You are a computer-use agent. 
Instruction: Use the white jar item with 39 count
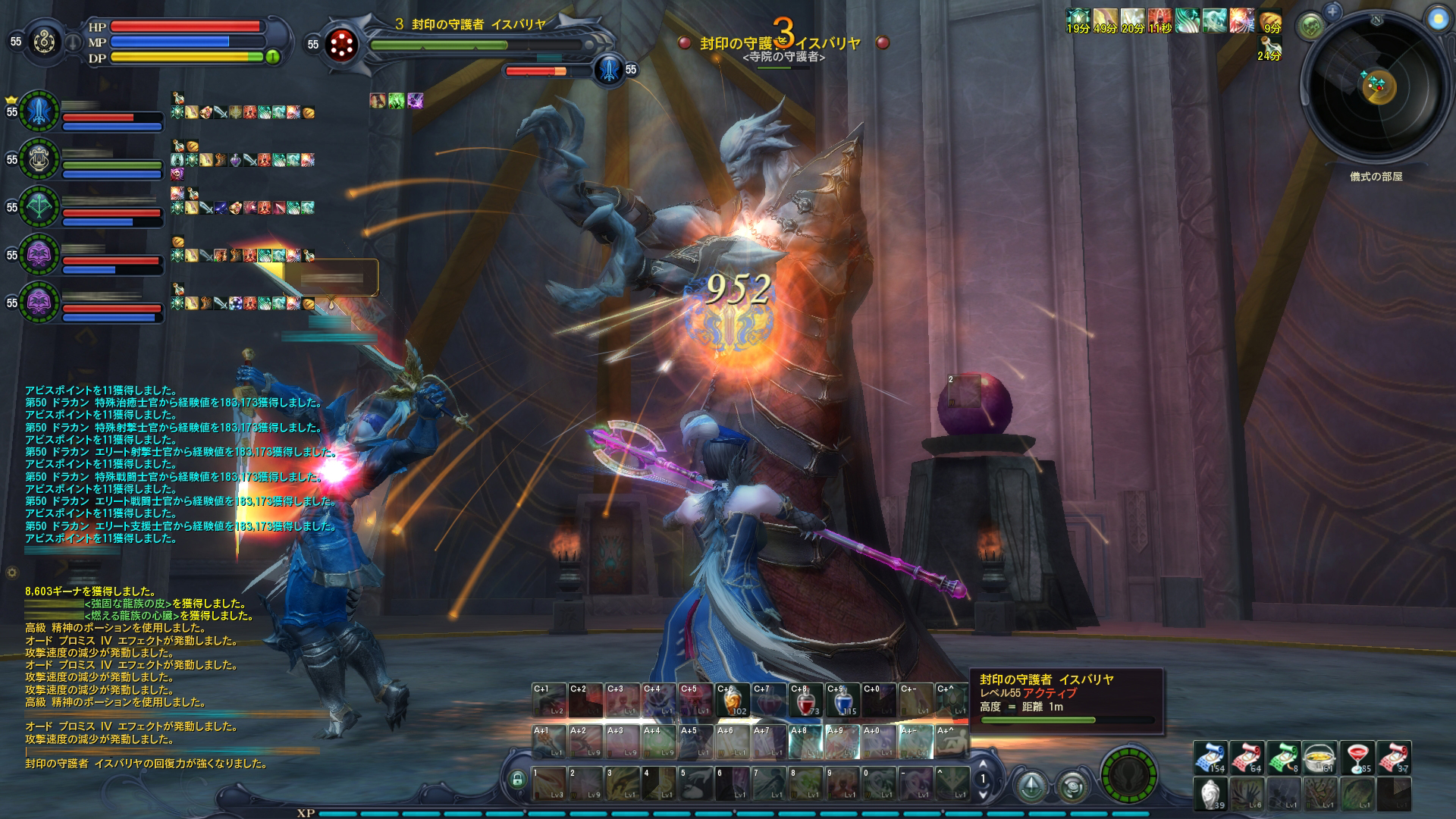pyautogui.click(x=1210, y=794)
